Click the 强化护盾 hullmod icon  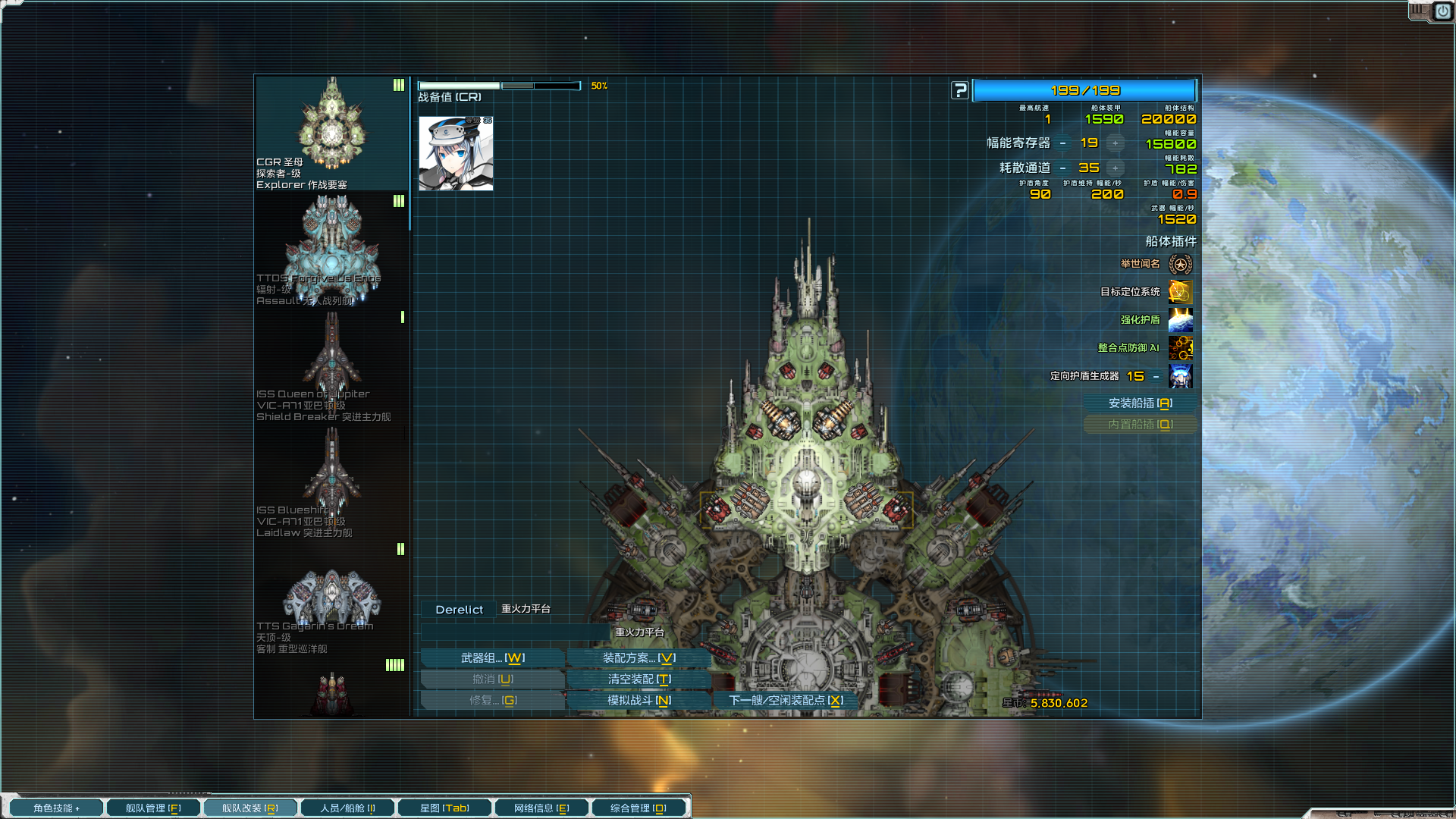pos(1182,321)
